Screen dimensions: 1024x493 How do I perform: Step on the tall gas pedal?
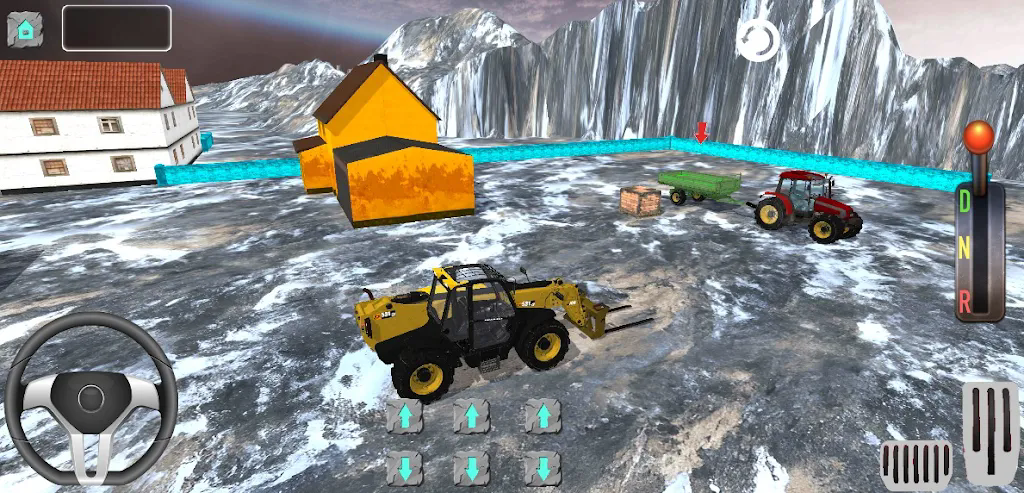[990, 432]
